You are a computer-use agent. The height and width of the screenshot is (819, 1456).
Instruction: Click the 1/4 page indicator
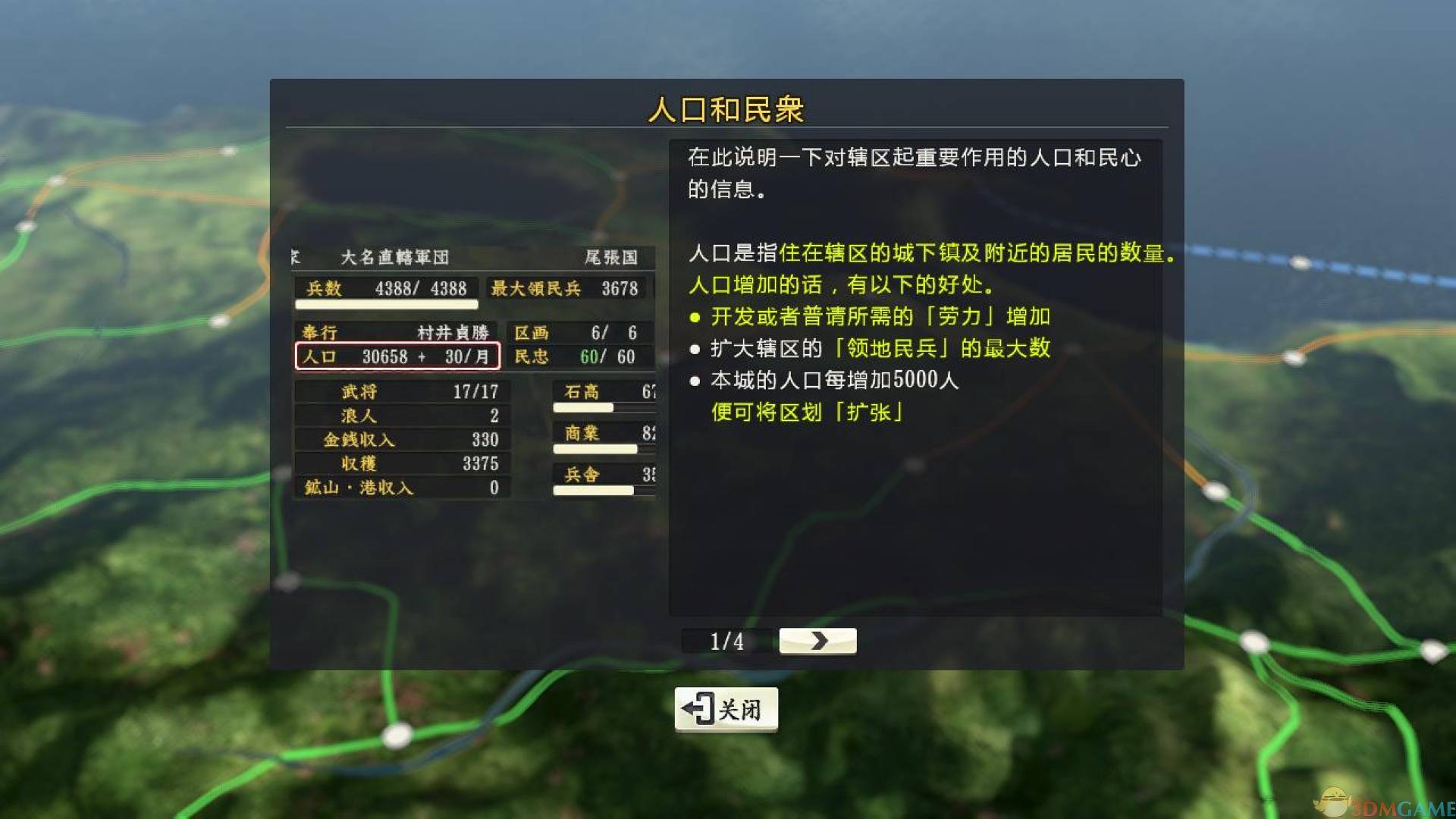pos(725,641)
